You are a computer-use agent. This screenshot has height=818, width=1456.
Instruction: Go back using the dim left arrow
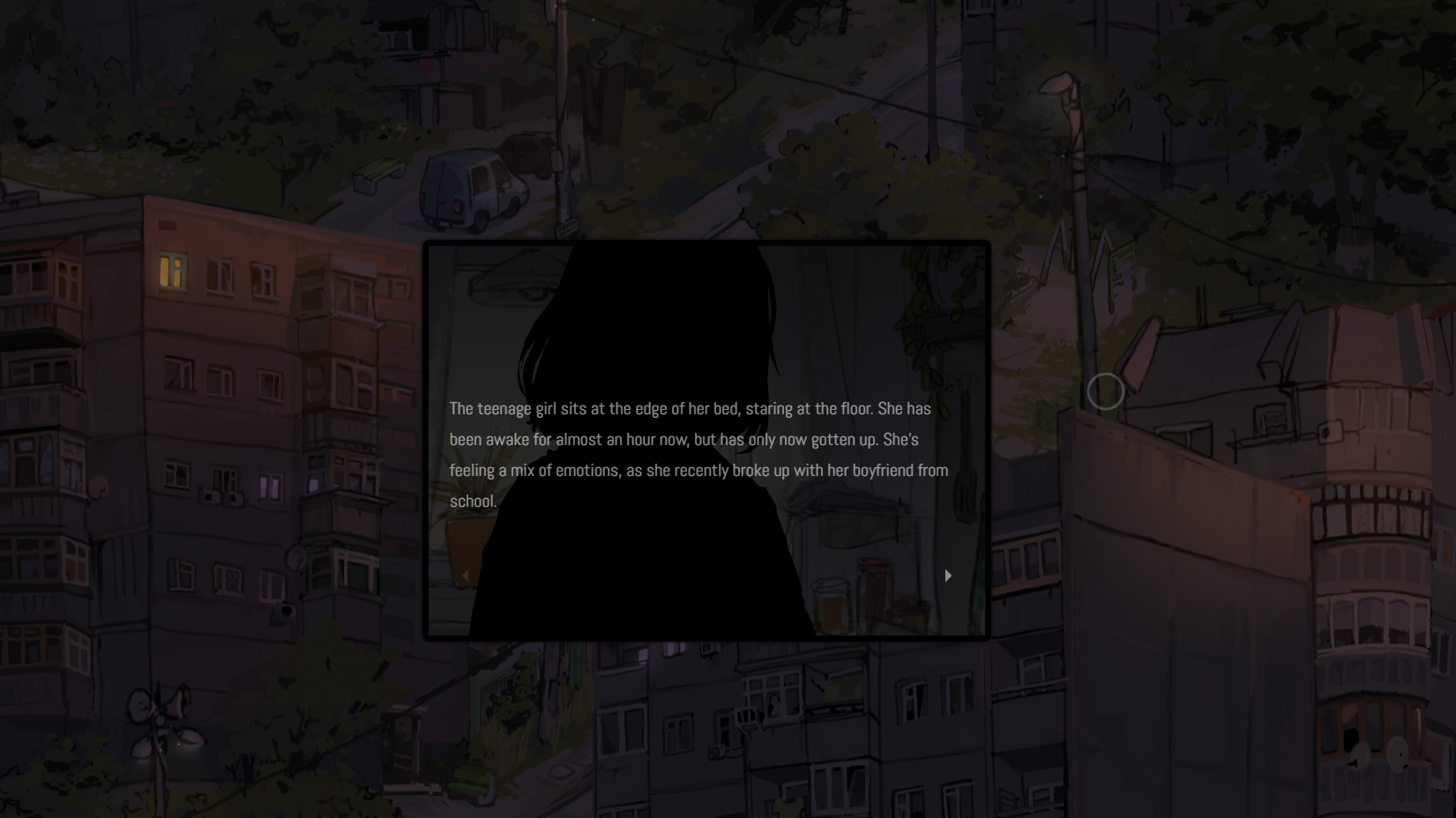466,576
